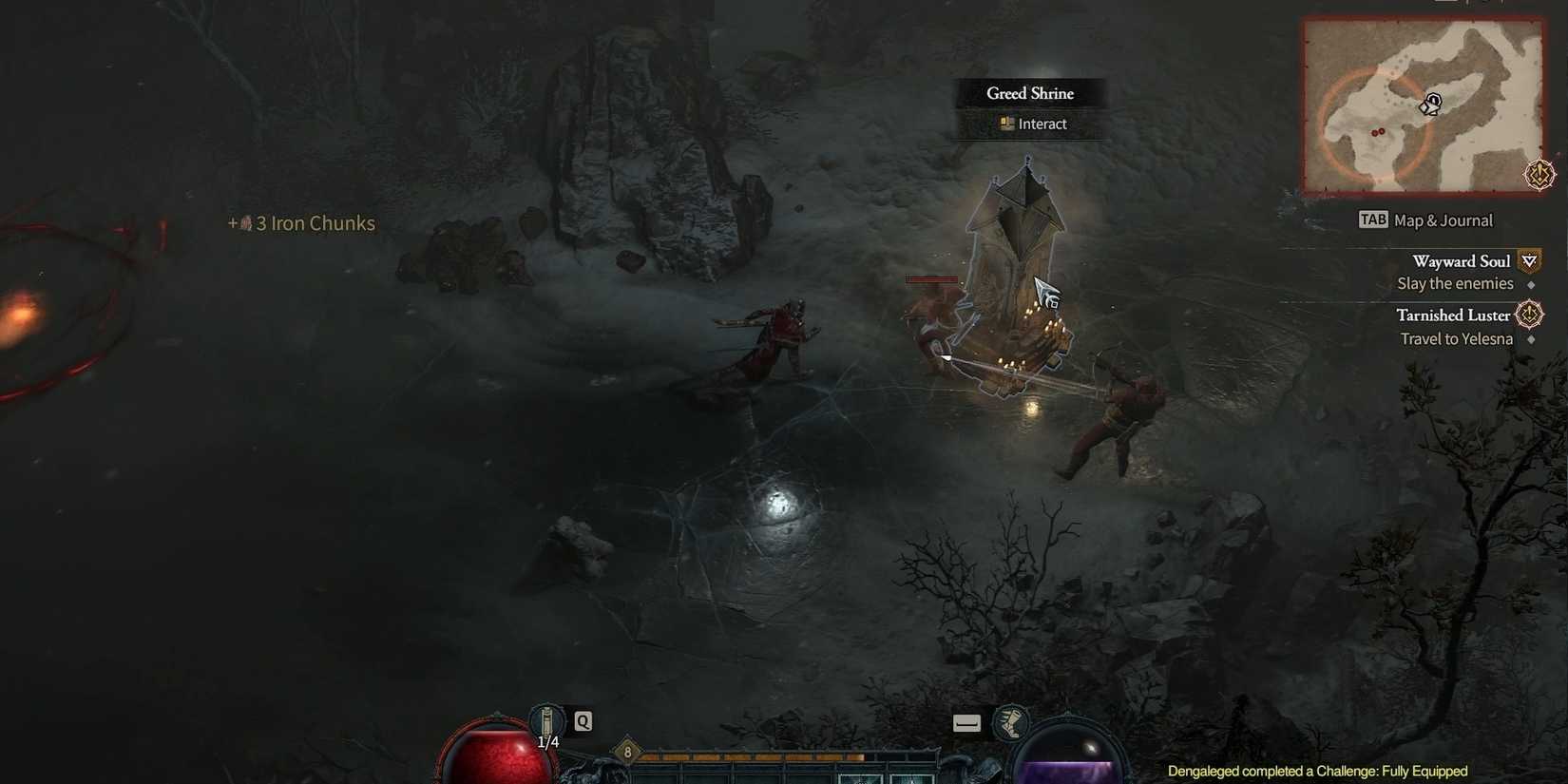
Task: Click the compass icon on the minimap corner
Action: tap(1539, 174)
